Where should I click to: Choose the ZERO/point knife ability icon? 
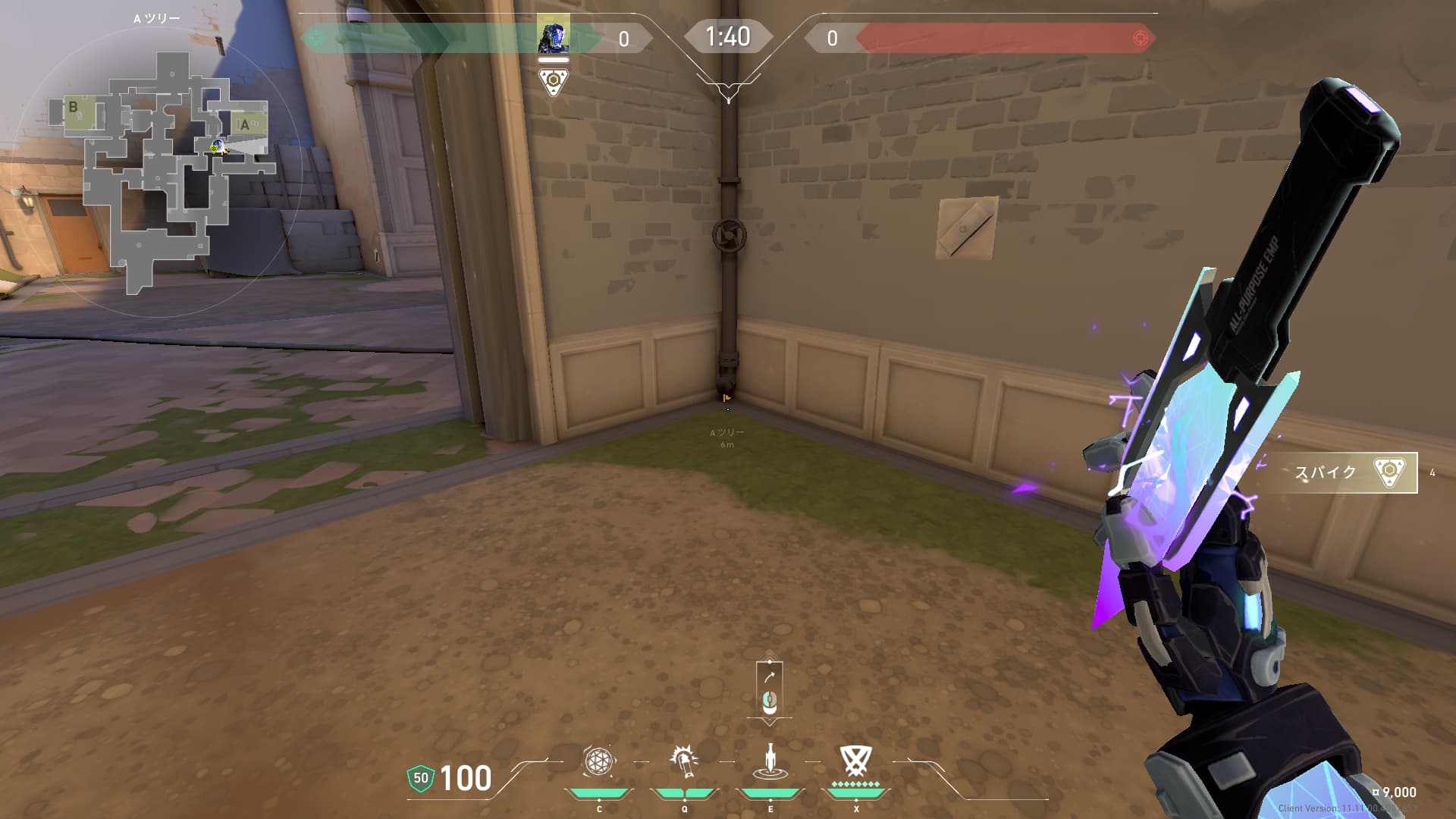coord(770,761)
